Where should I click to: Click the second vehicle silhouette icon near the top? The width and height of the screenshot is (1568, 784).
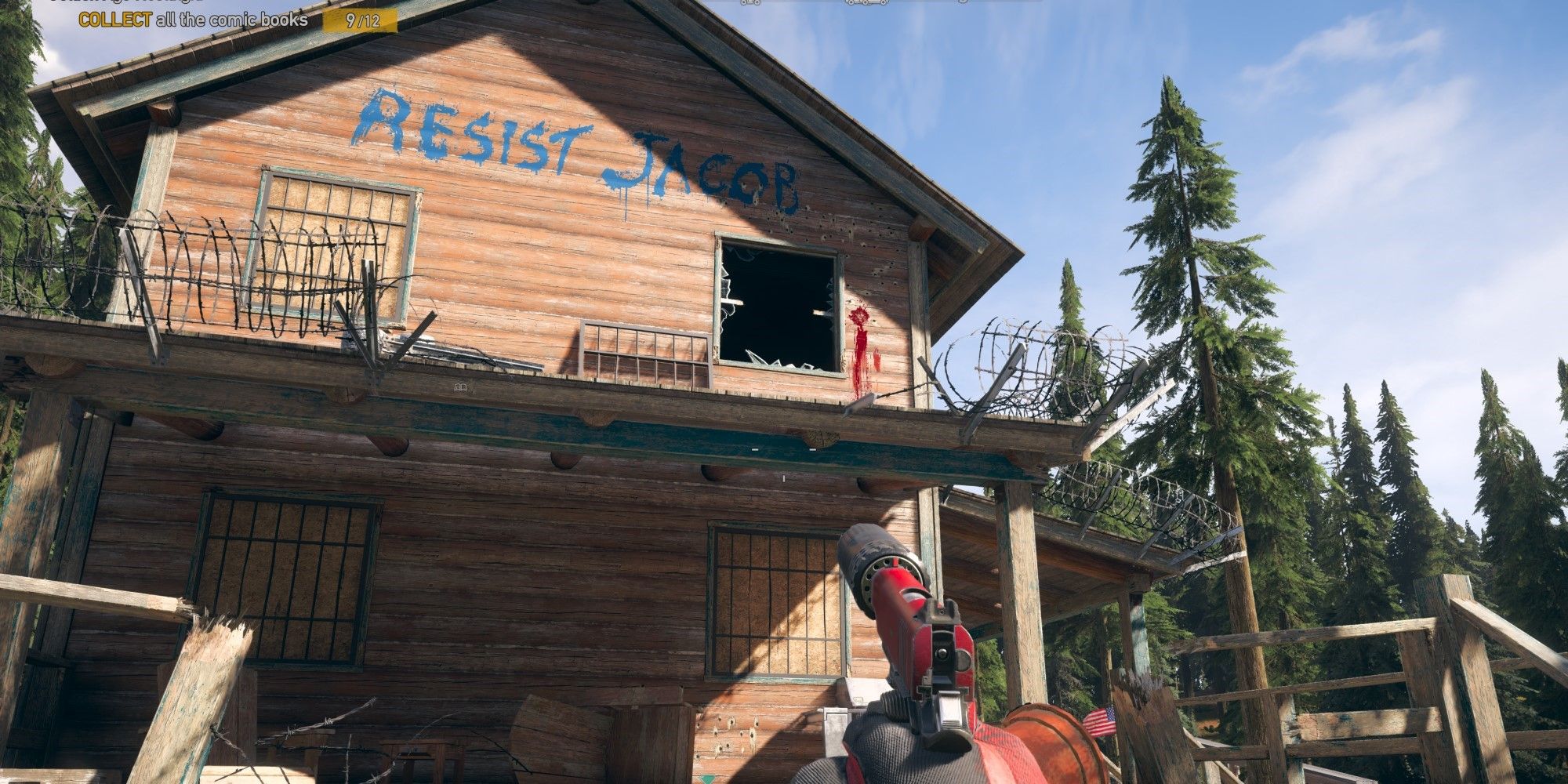click(963, 3)
